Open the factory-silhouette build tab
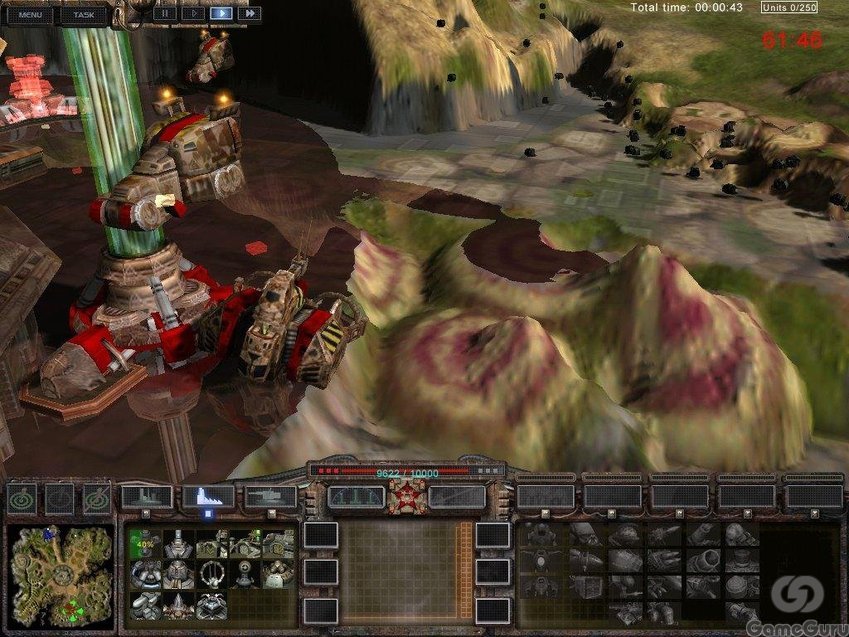This screenshot has width=849, height=637. coord(146,496)
